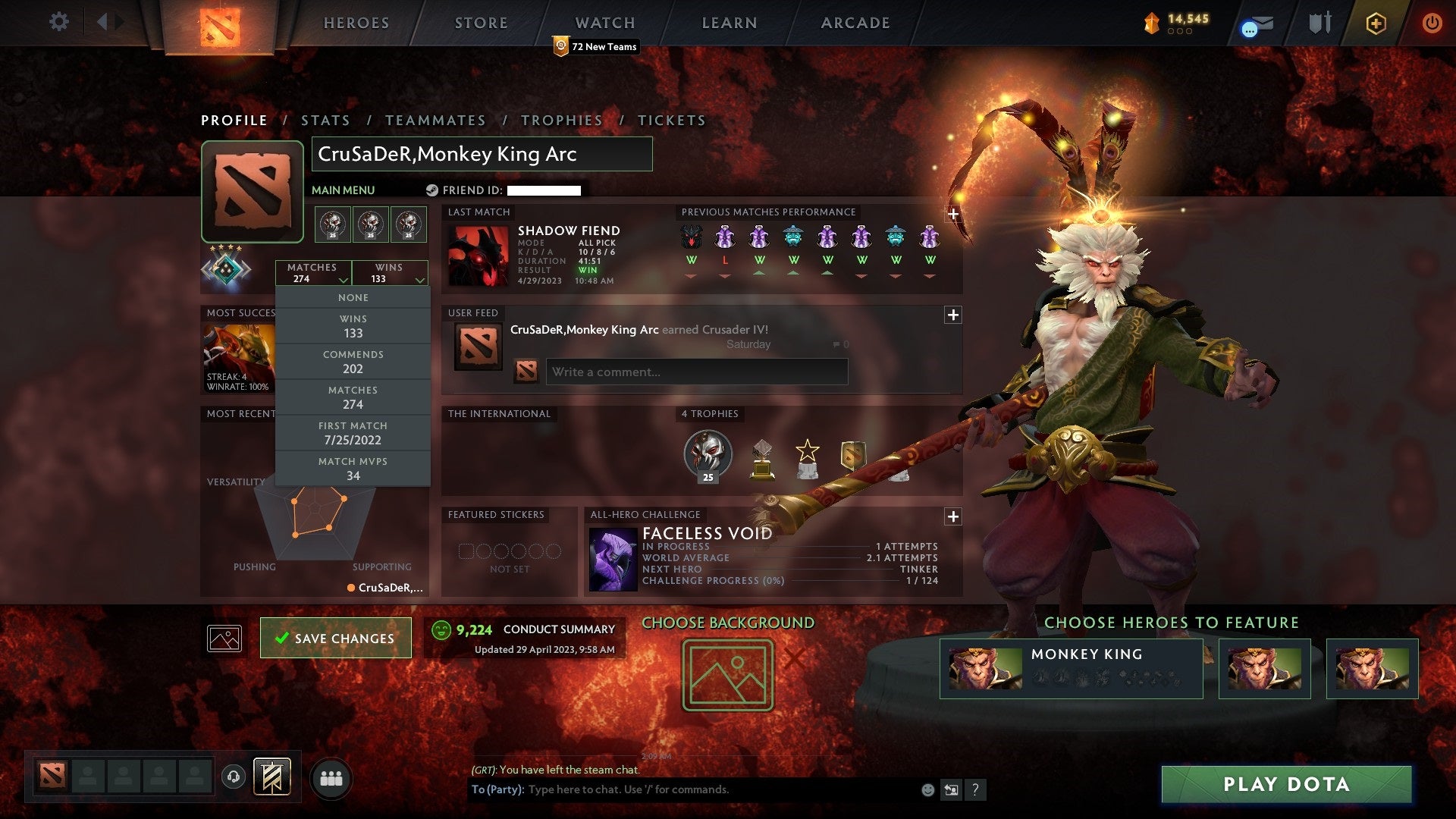This screenshot has height=819, width=1456.
Task: Click the SAVE CHANGES button
Action: [335, 638]
